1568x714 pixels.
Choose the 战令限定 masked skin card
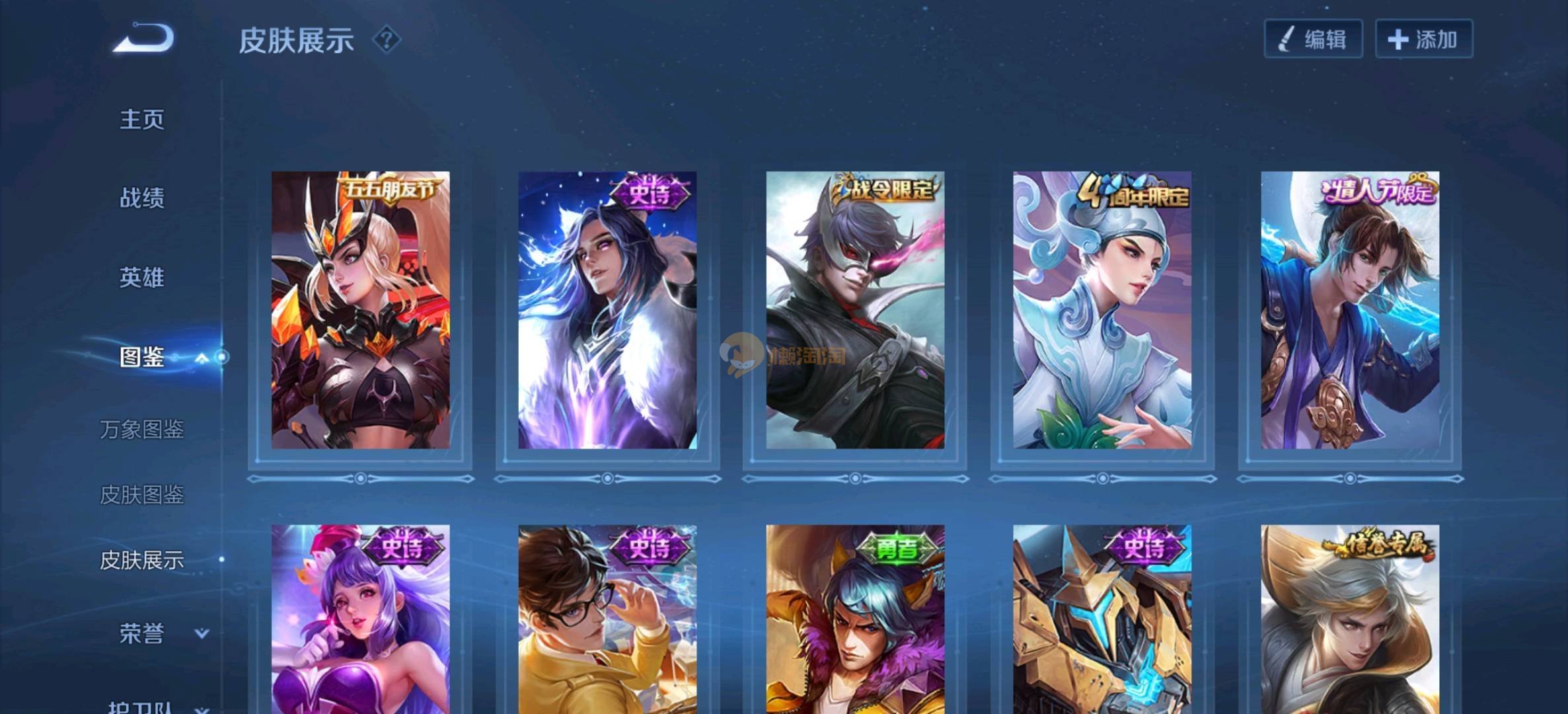[x=855, y=311]
